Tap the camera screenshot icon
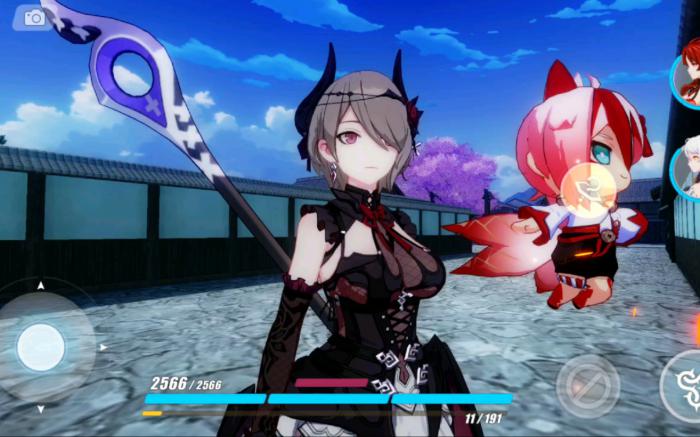 click(x=34, y=18)
